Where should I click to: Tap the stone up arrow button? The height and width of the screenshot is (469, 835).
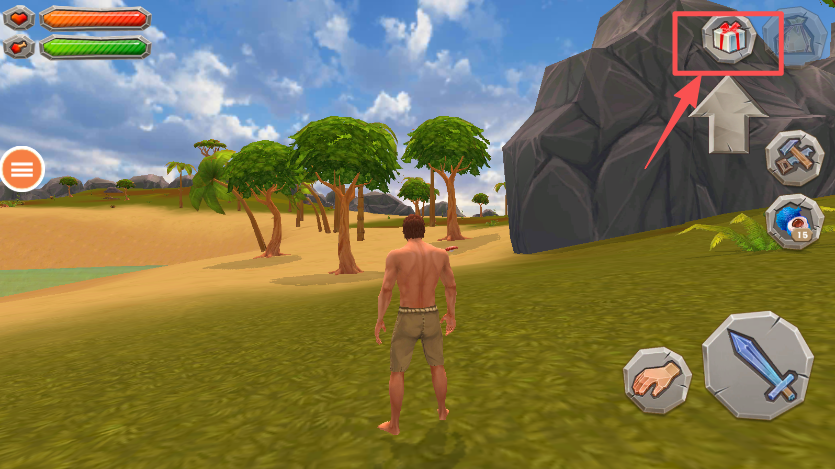[728, 113]
